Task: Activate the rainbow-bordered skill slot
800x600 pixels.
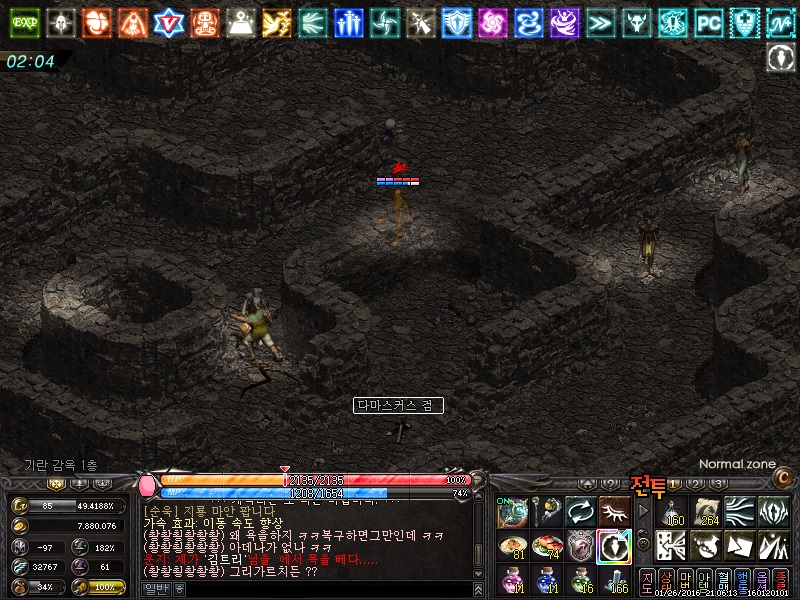Action: click(614, 546)
